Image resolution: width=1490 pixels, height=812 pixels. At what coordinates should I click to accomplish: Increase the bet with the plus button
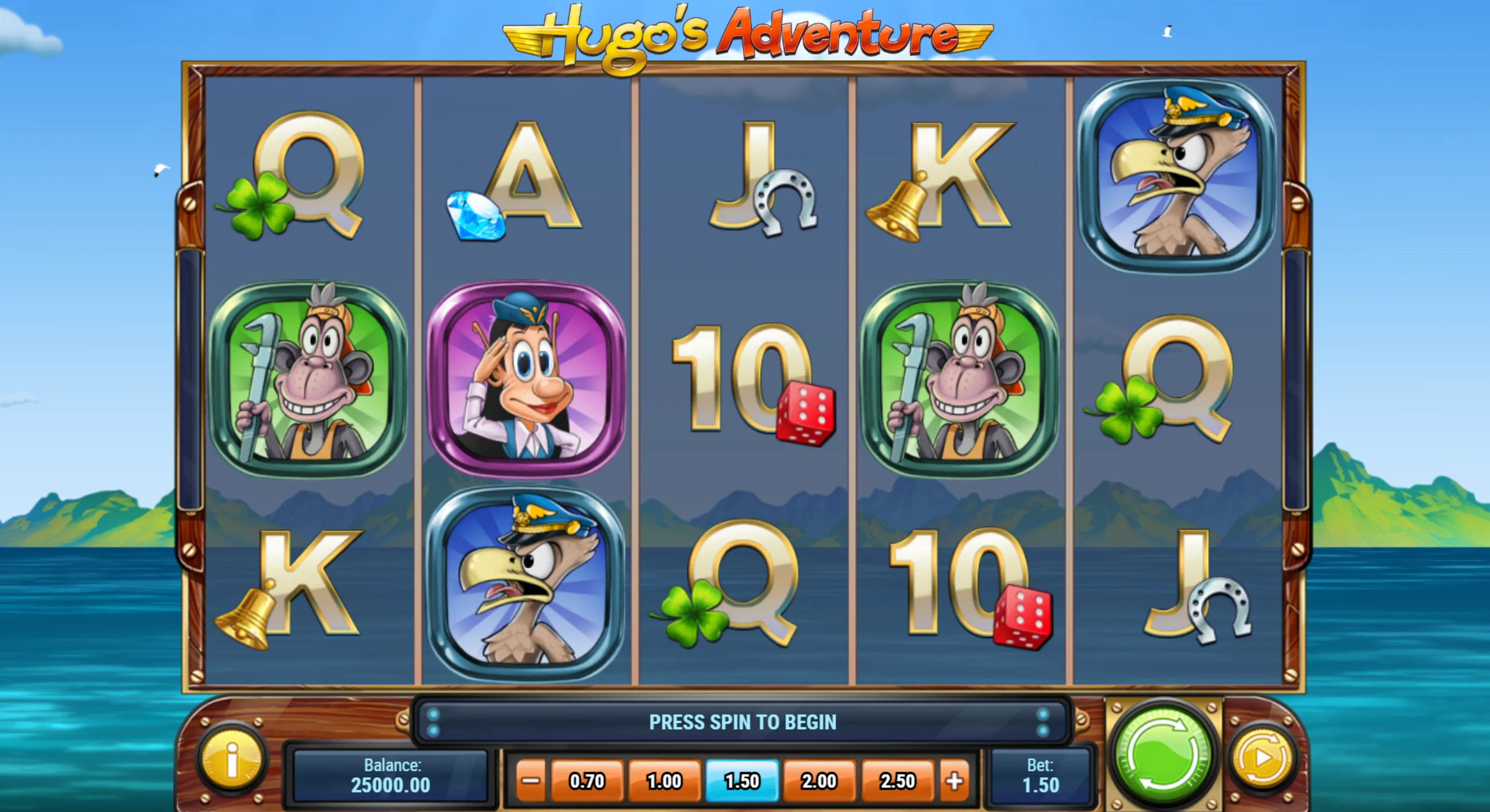[954, 781]
